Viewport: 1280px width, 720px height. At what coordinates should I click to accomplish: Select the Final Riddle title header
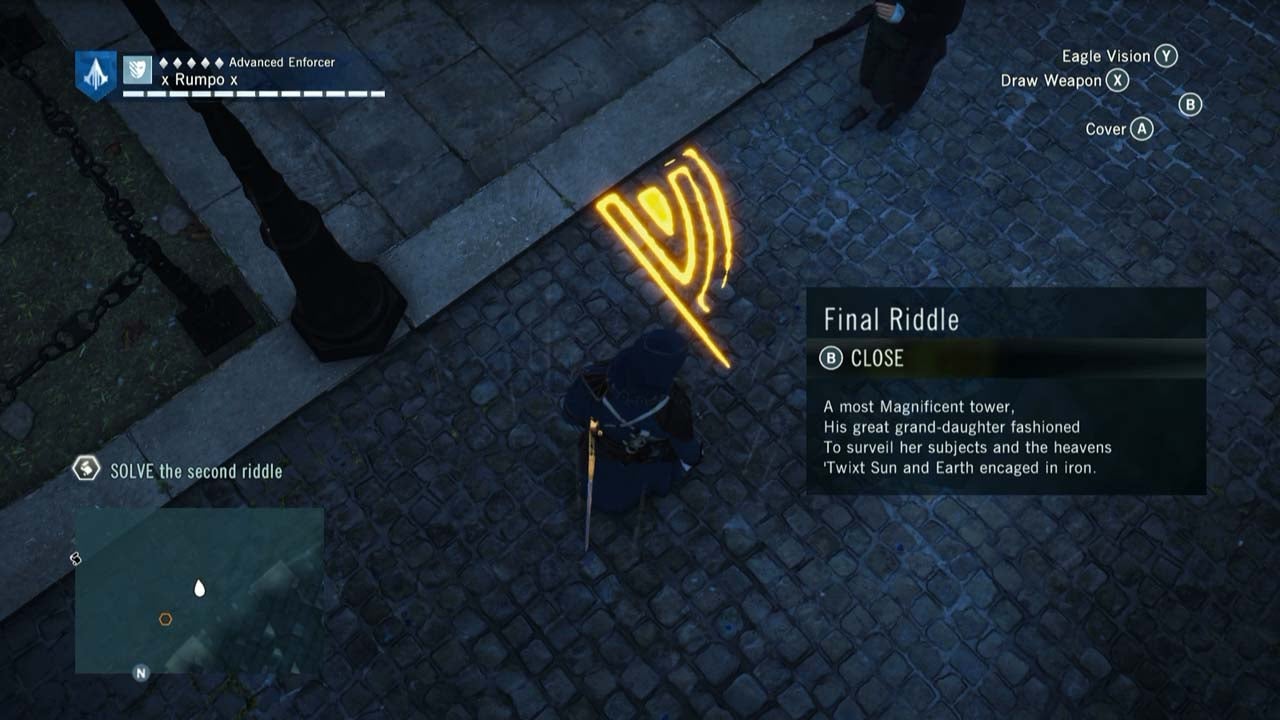pyautogui.click(x=889, y=320)
